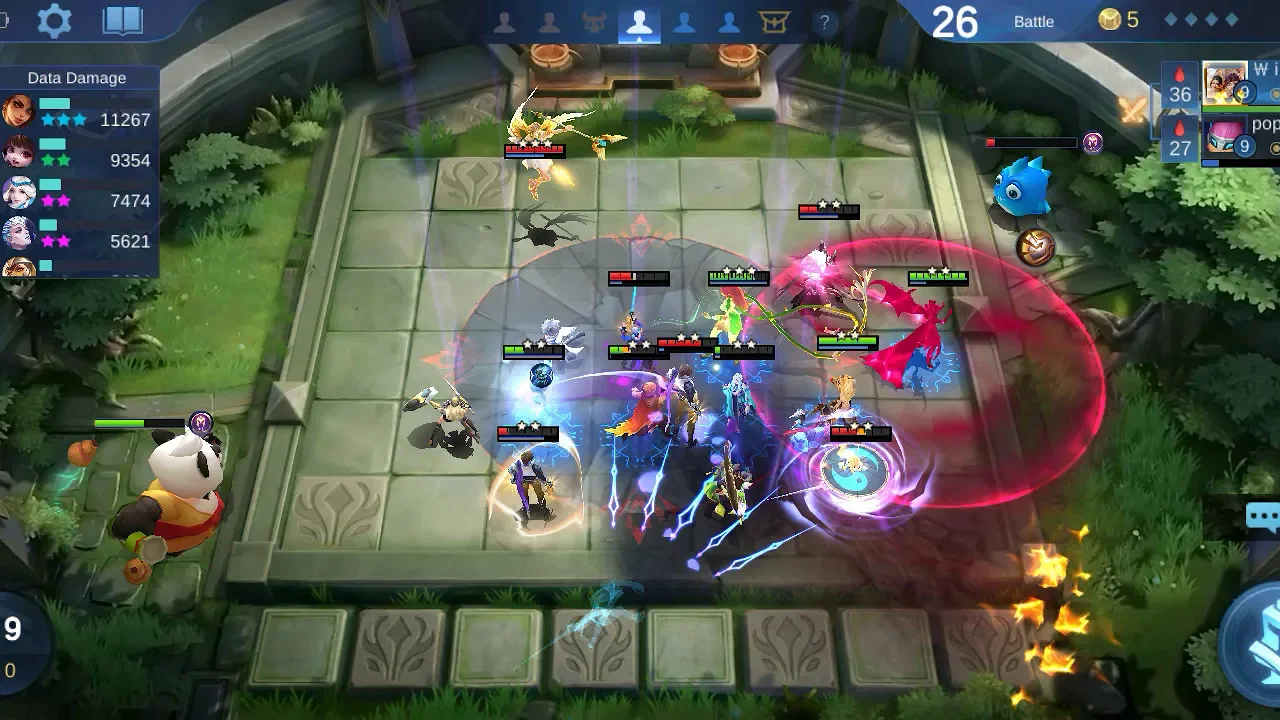
Task: Open the gold treasure chest tab
Action: pyautogui.click(x=775, y=22)
